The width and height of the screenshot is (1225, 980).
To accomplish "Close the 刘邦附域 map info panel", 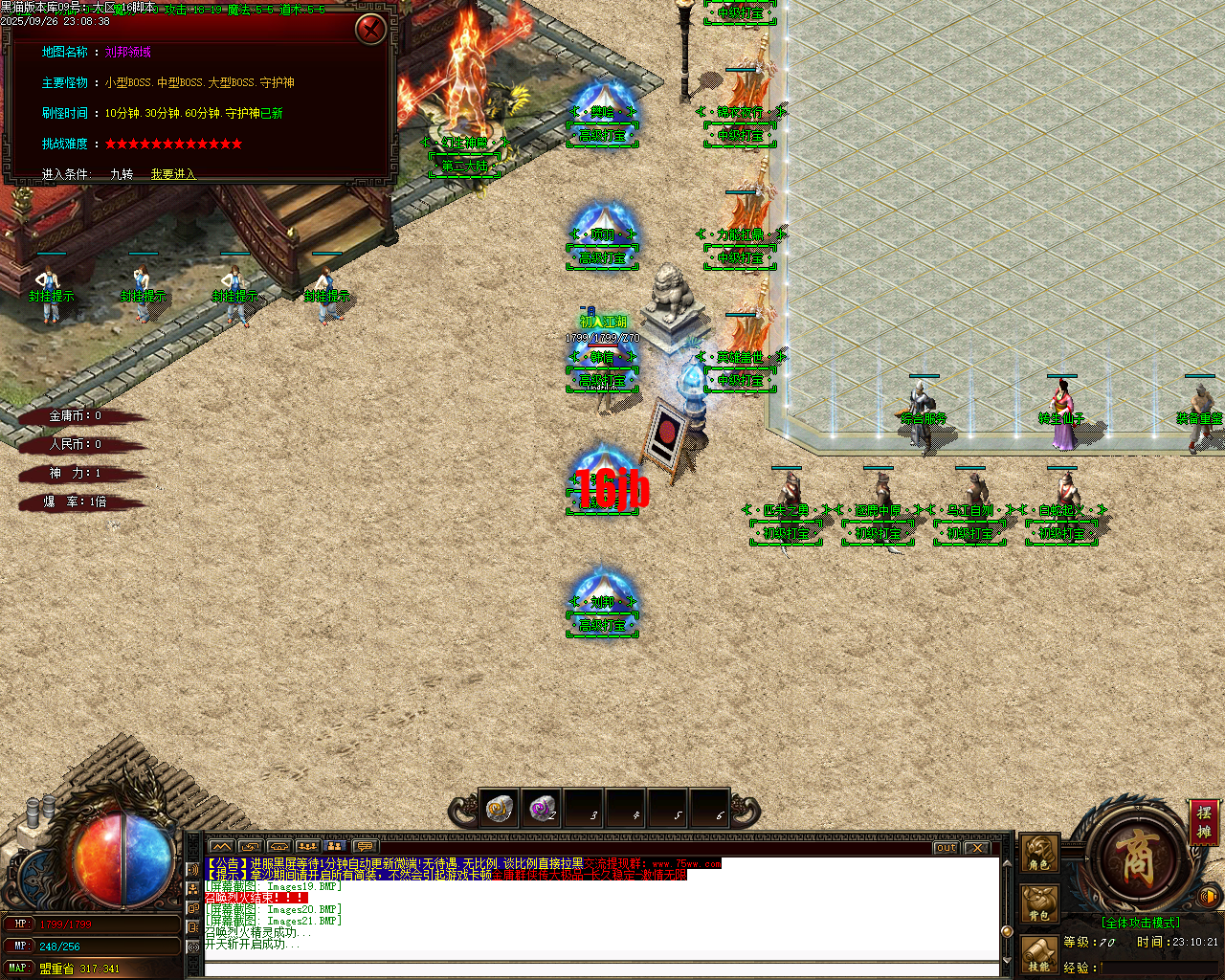I will tap(371, 28).
